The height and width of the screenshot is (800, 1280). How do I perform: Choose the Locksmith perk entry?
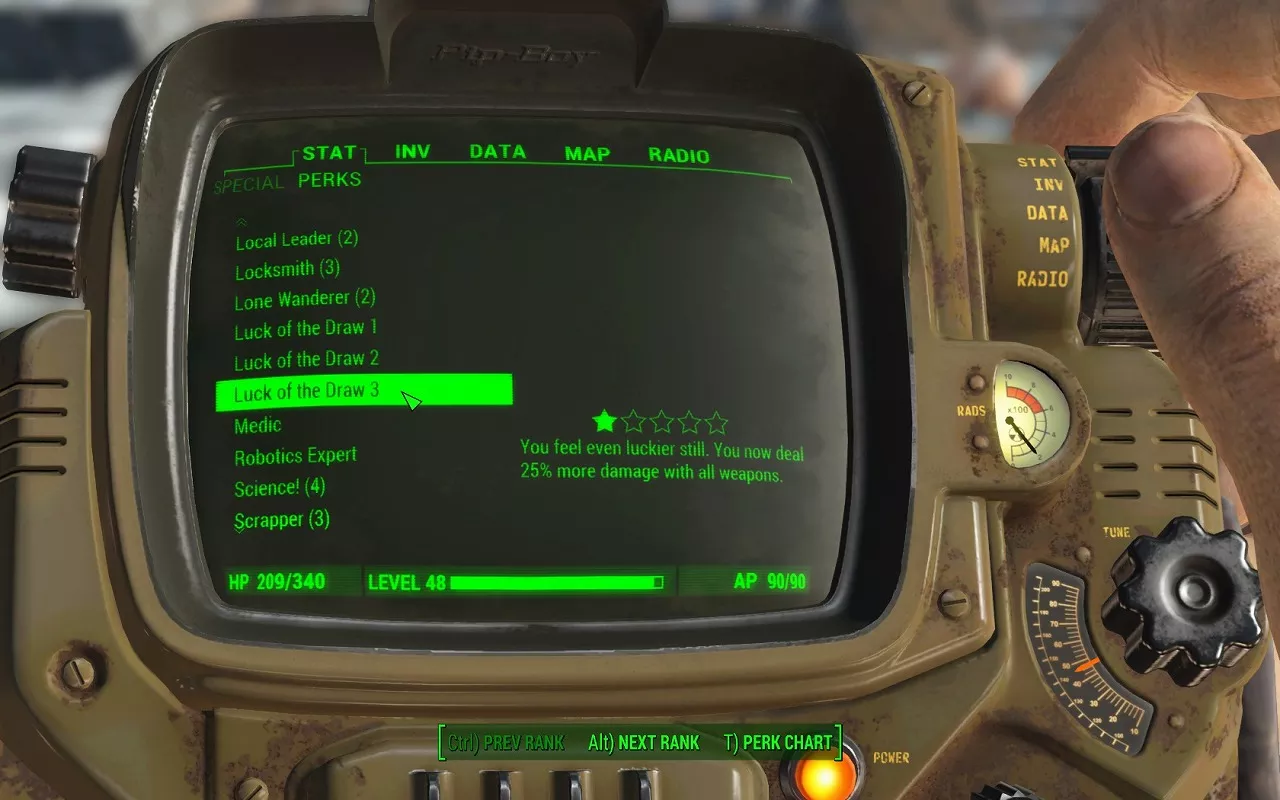tap(287, 270)
